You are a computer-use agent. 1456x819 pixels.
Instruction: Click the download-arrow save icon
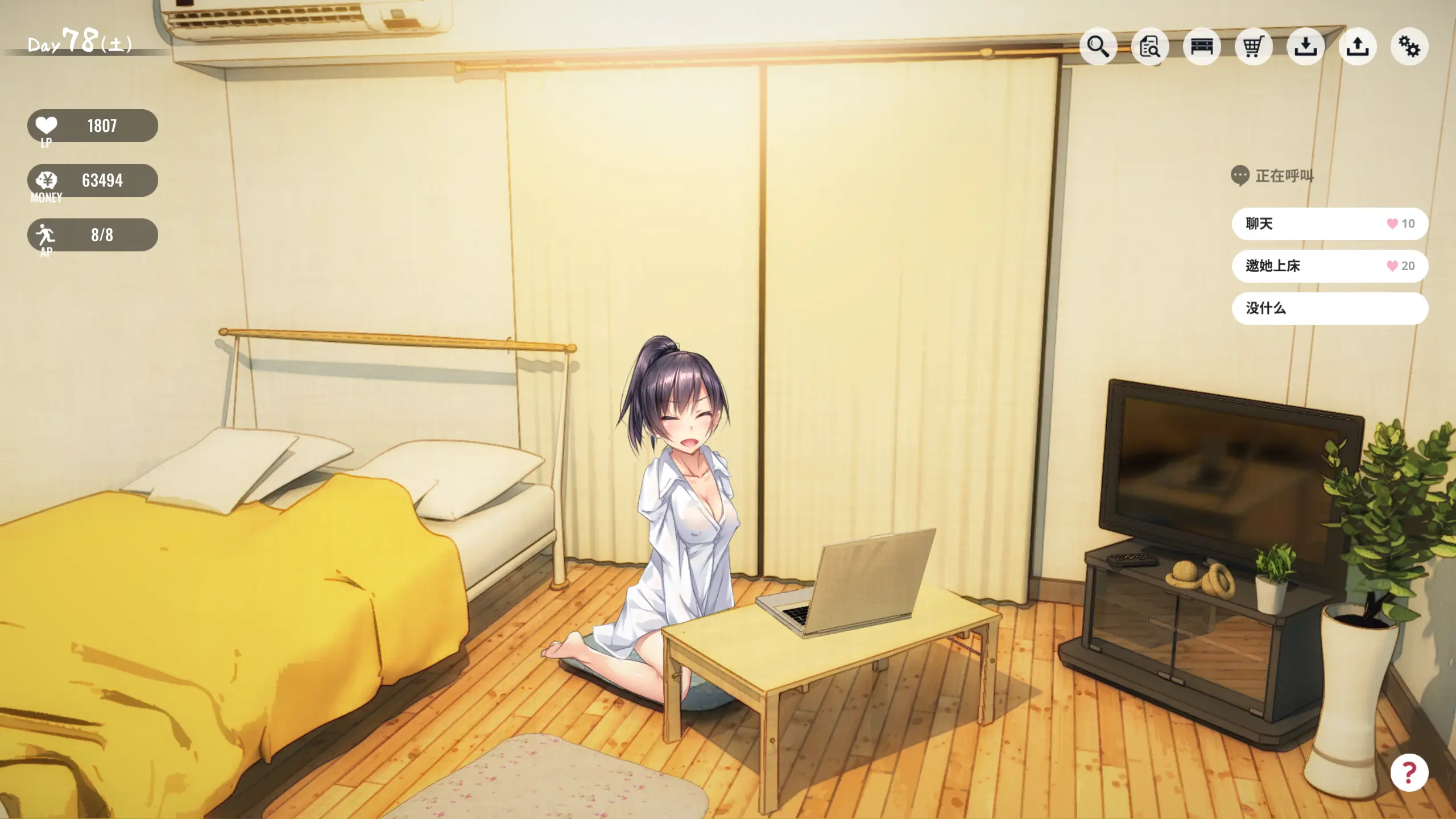(1305, 46)
